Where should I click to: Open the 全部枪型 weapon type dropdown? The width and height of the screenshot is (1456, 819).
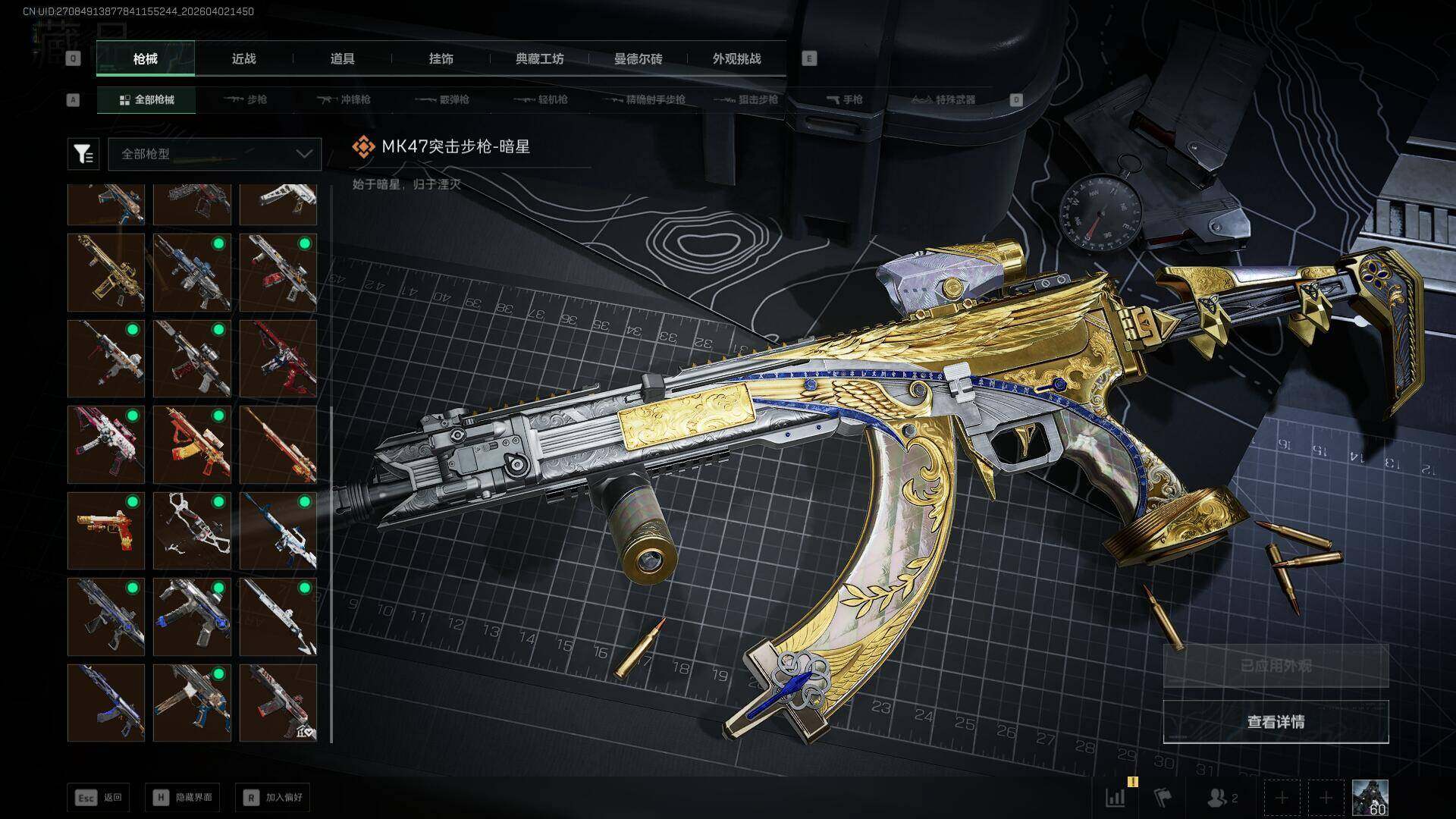(215, 154)
